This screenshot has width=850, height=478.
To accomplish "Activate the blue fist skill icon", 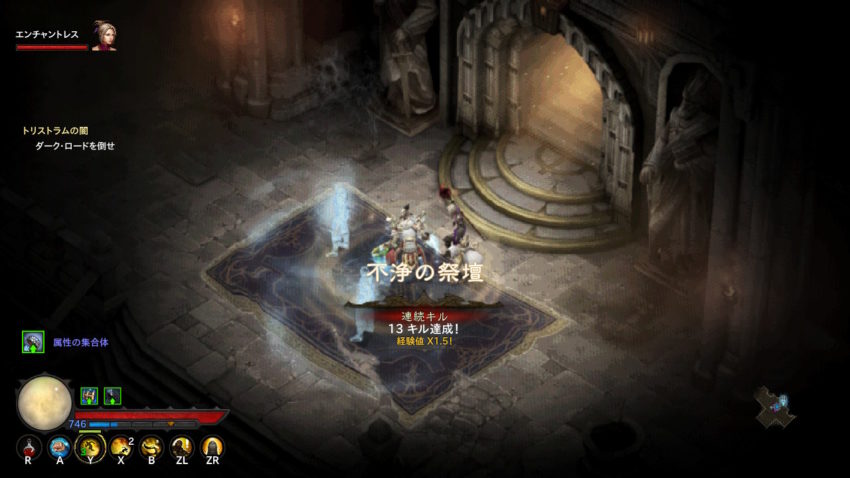I will 59,446.
